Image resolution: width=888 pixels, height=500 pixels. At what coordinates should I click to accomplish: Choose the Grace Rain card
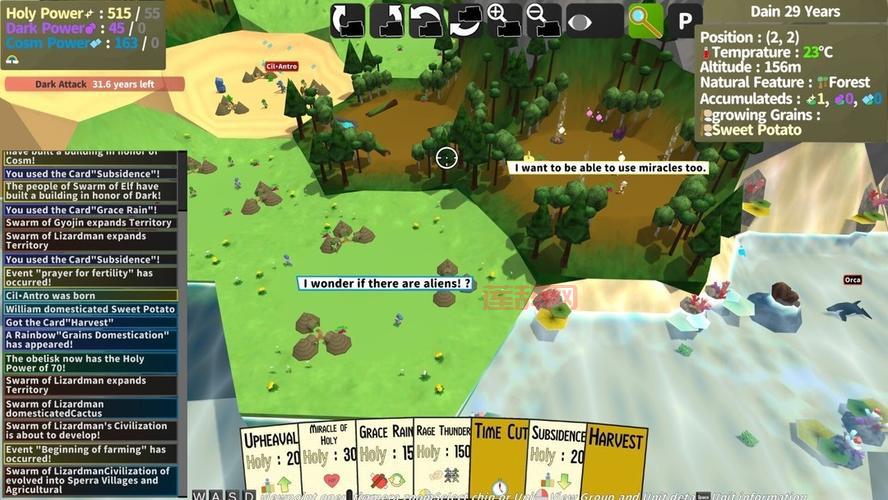386,457
